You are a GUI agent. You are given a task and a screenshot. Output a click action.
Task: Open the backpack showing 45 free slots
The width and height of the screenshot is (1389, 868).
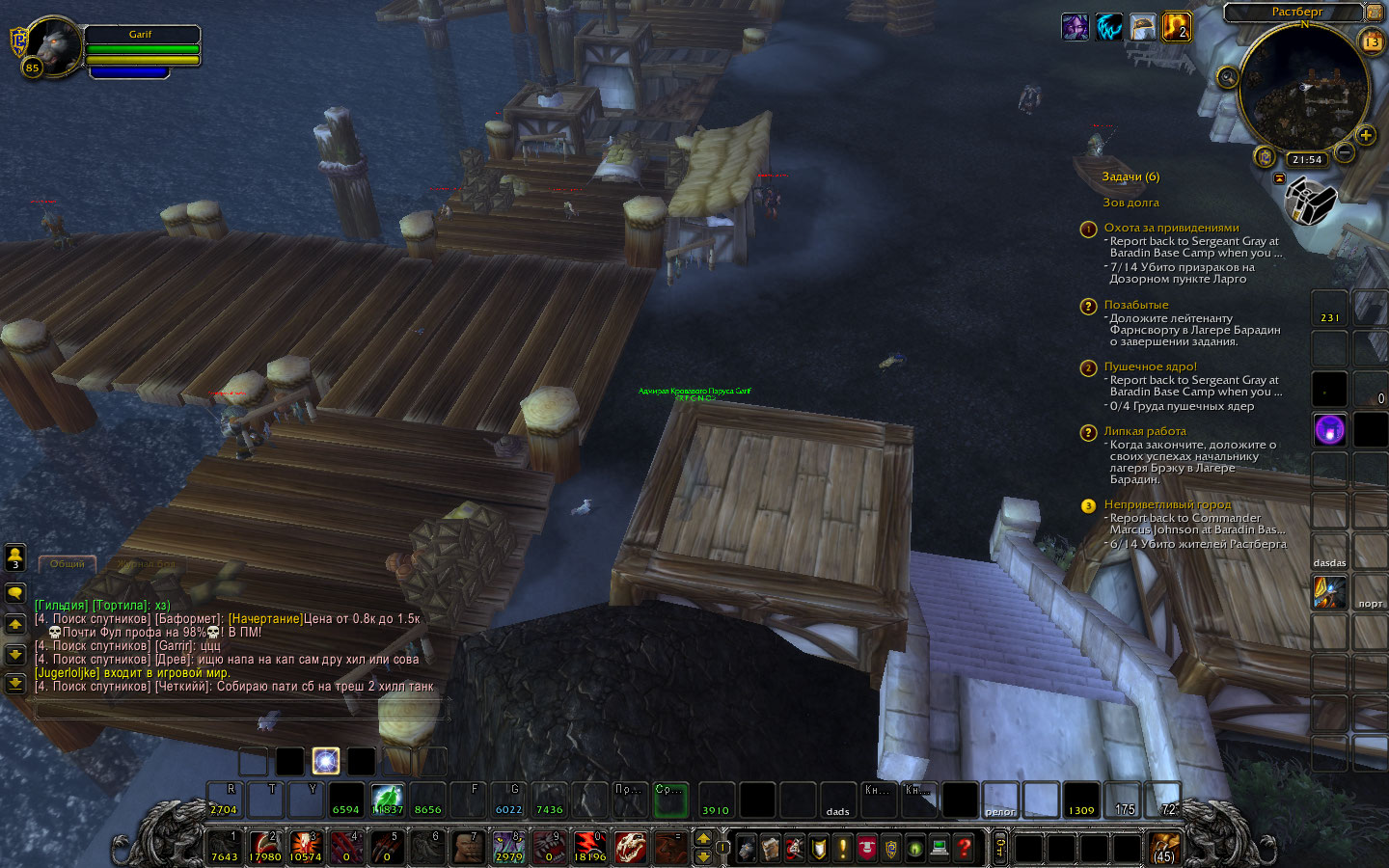(1165, 848)
